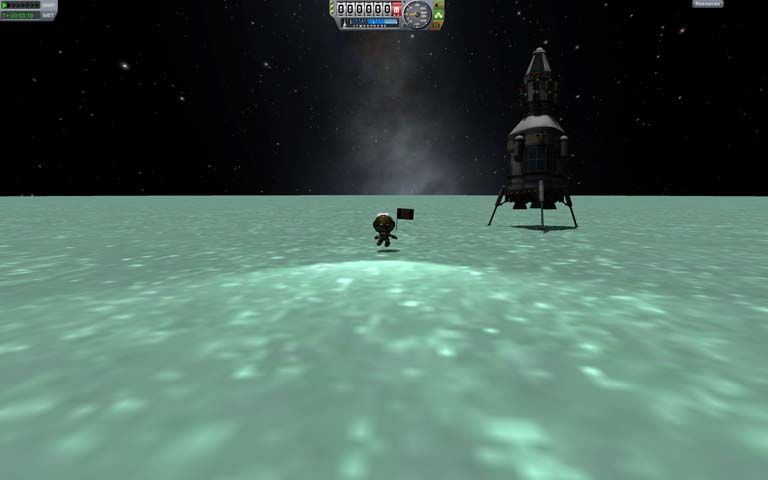Click the yellow button below the green one
Viewport: 768px width, 480px height.
coord(436,25)
